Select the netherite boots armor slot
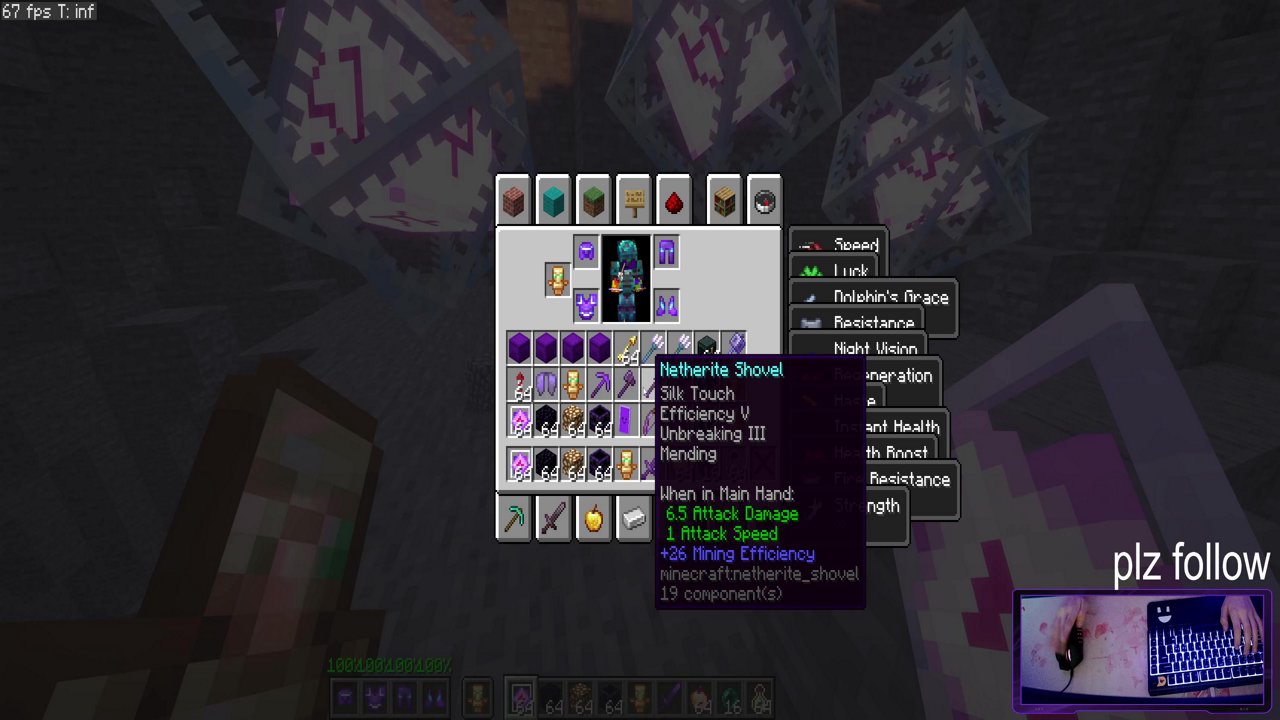 [x=666, y=305]
